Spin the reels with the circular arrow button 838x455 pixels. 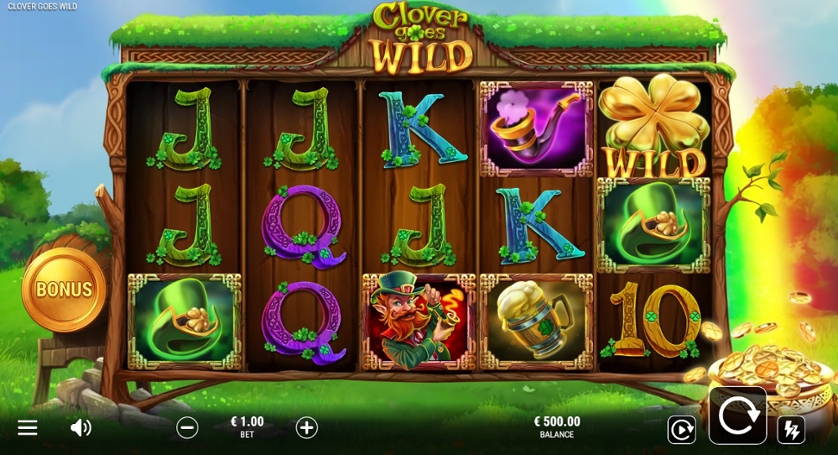coord(738,415)
